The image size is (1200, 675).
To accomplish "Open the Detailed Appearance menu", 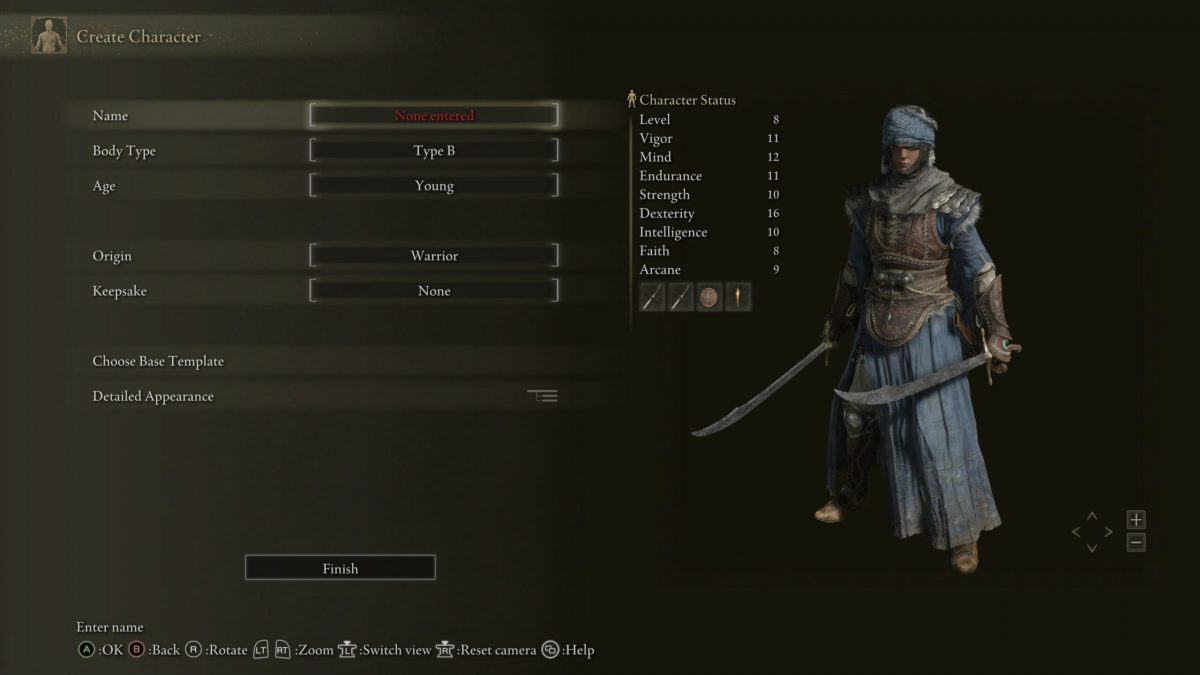I will (153, 396).
